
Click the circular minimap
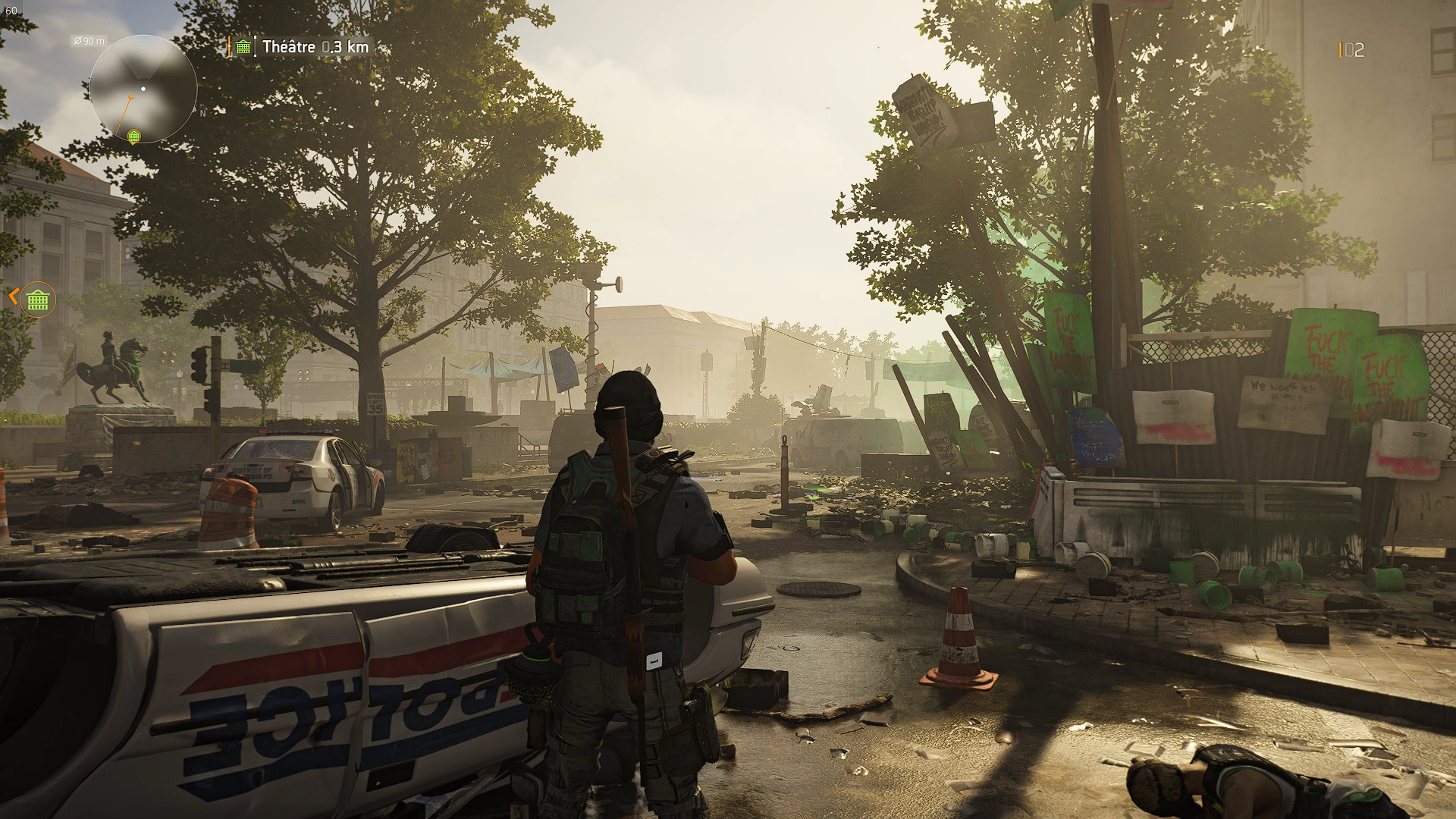pos(143,89)
